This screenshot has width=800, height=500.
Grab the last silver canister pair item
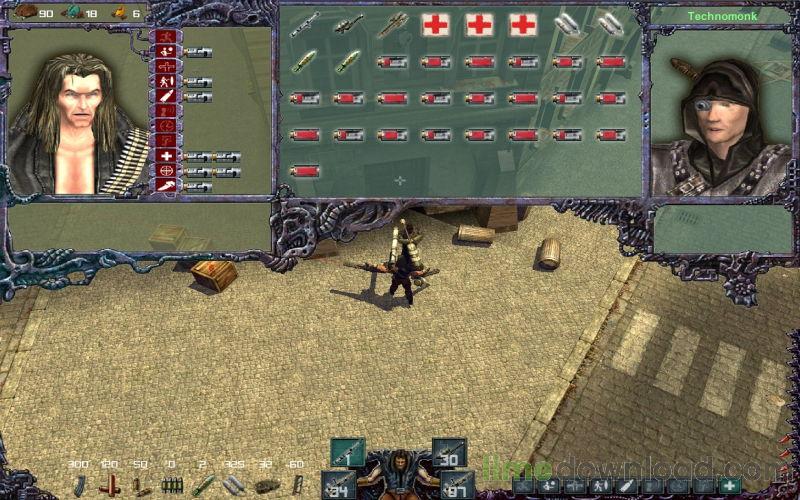point(611,25)
